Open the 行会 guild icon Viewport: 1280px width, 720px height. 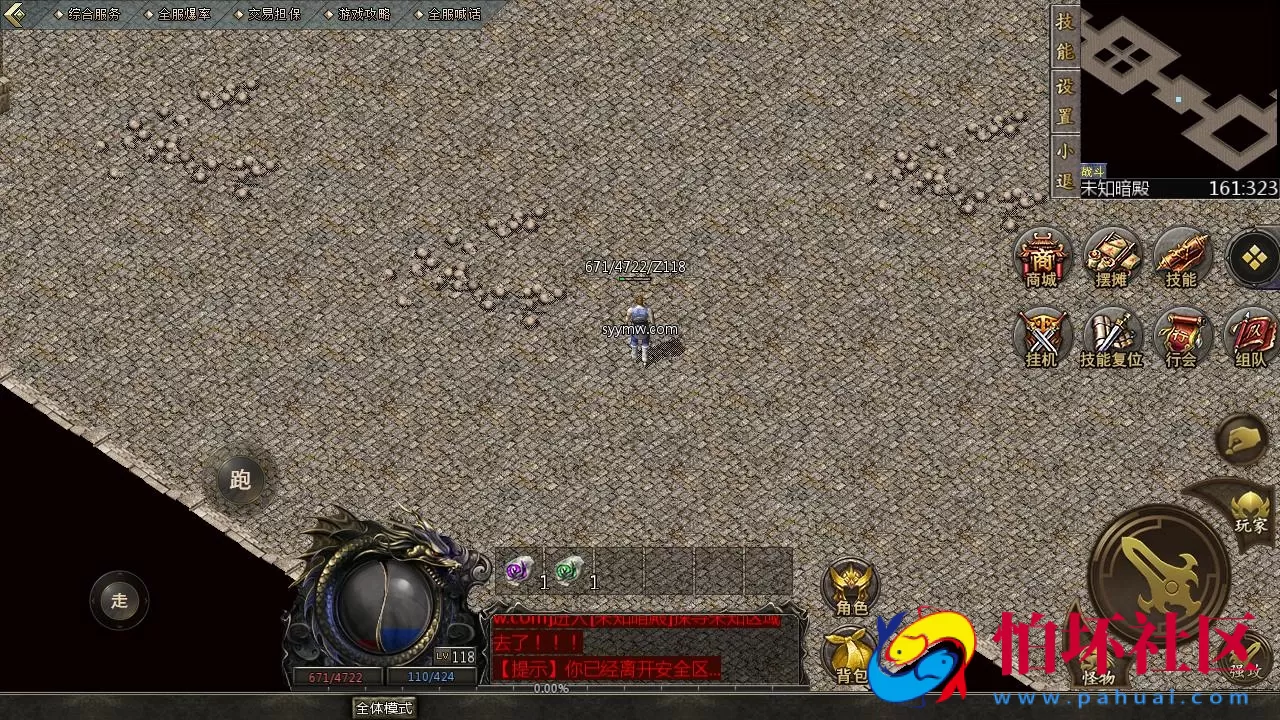(x=1181, y=338)
